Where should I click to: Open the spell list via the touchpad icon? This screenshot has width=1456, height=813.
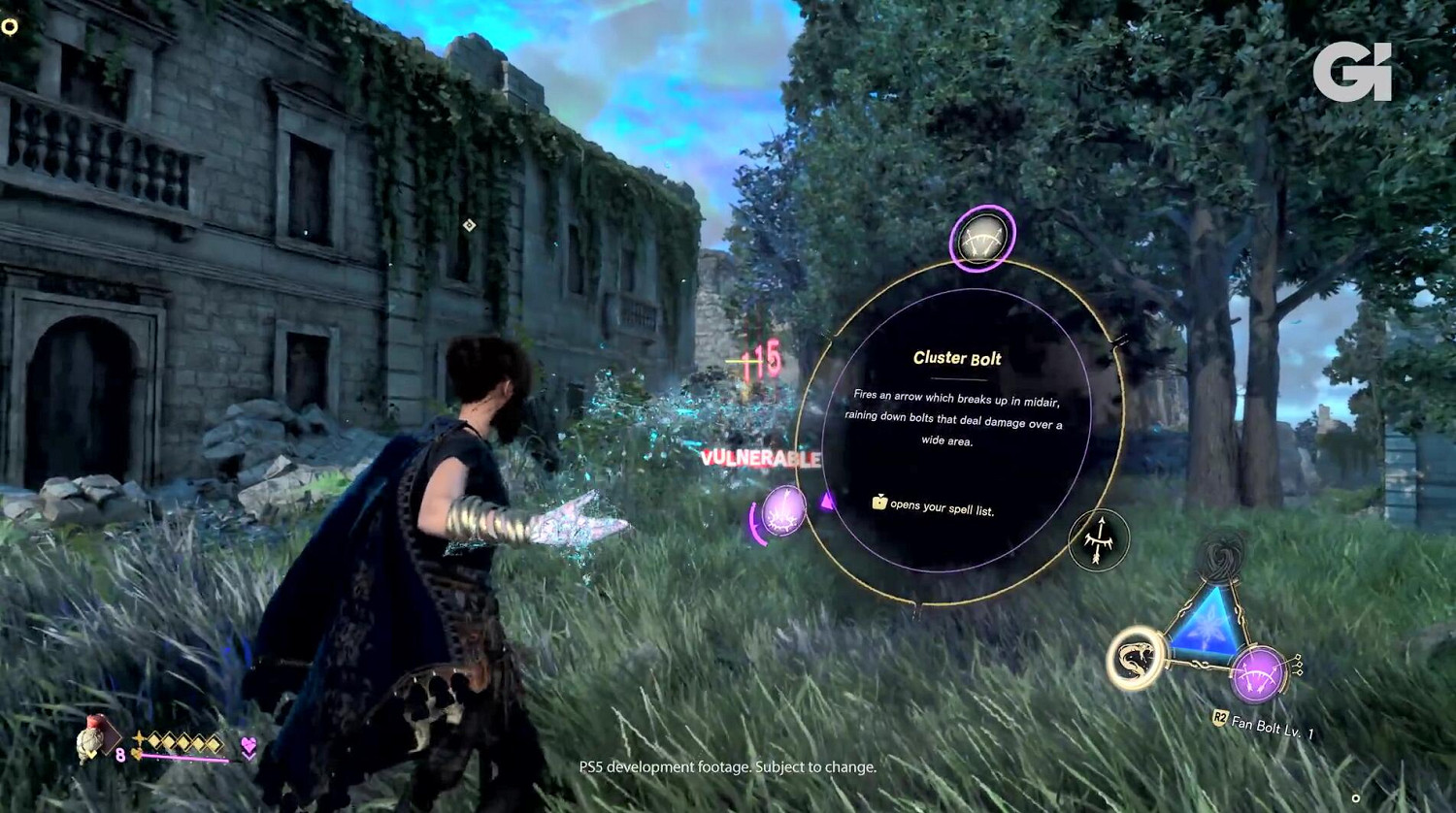click(879, 504)
